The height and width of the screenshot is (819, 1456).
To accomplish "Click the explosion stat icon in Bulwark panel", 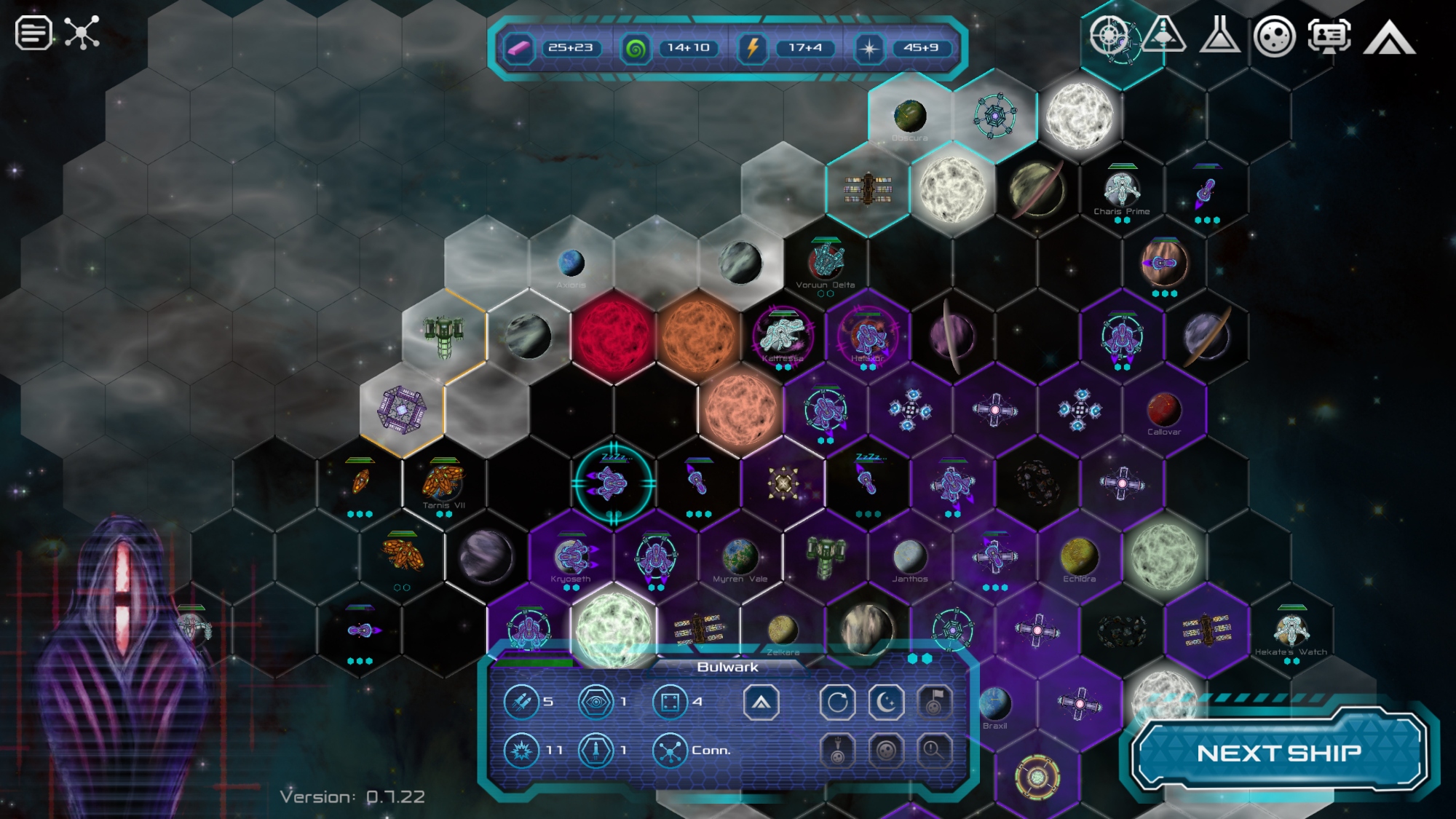I will point(521,751).
